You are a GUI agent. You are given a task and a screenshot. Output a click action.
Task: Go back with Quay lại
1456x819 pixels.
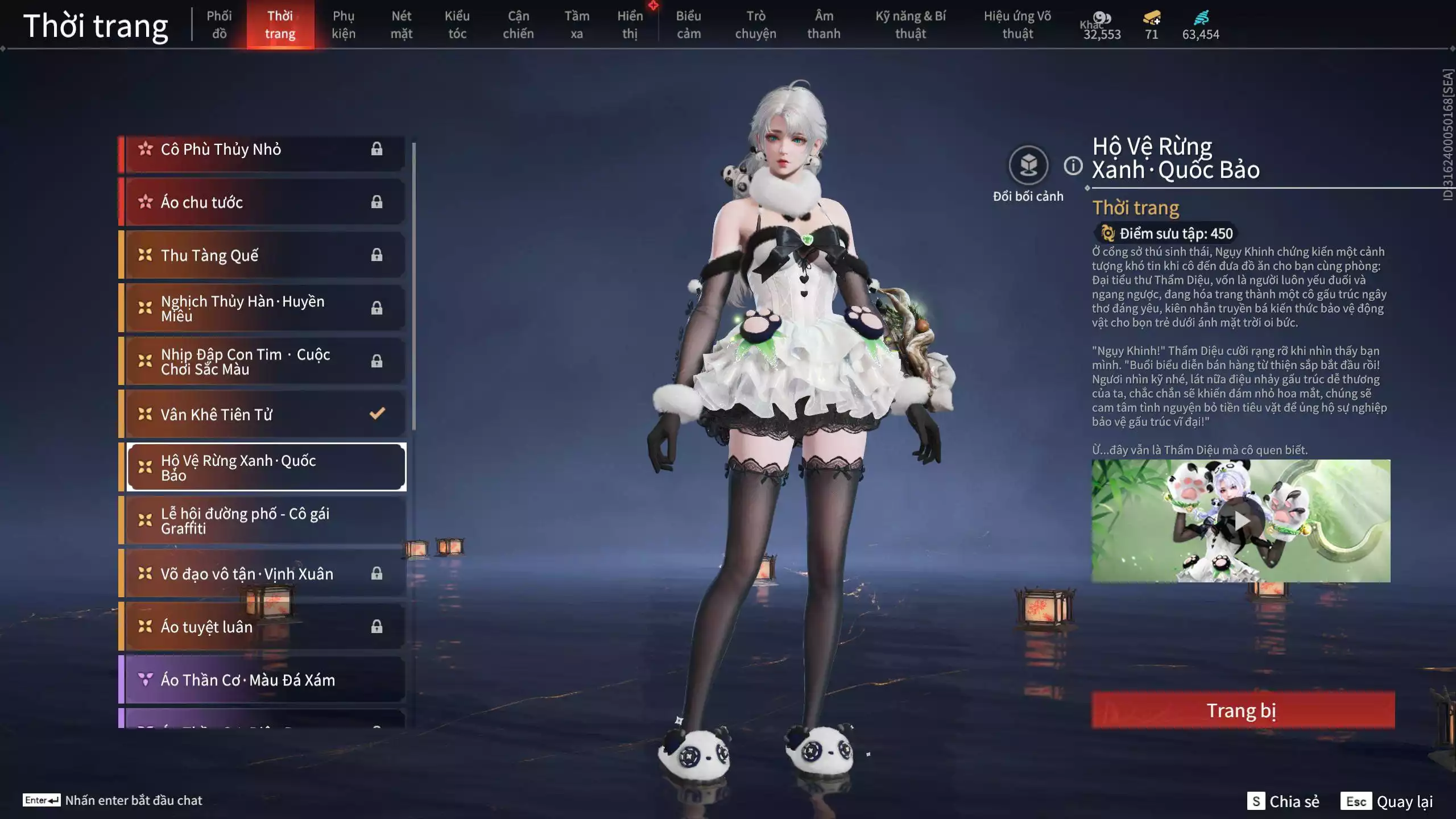click(x=1387, y=801)
